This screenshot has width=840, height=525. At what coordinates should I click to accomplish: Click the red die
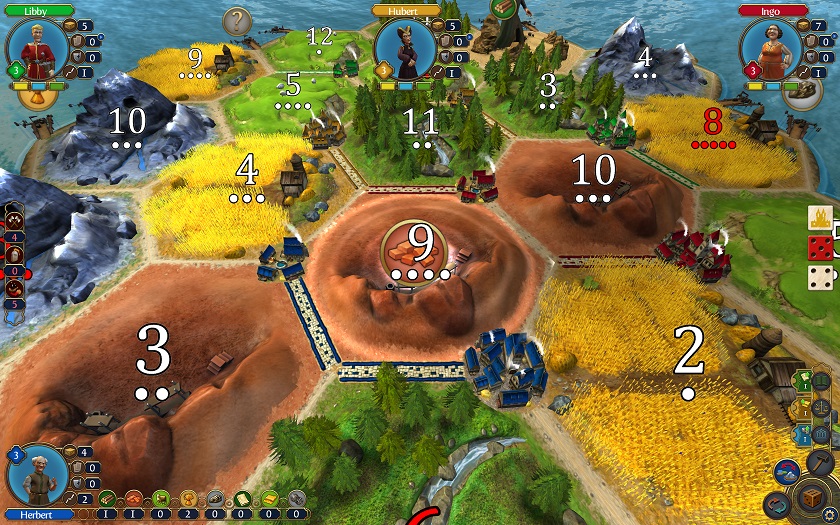tap(819, 248)
